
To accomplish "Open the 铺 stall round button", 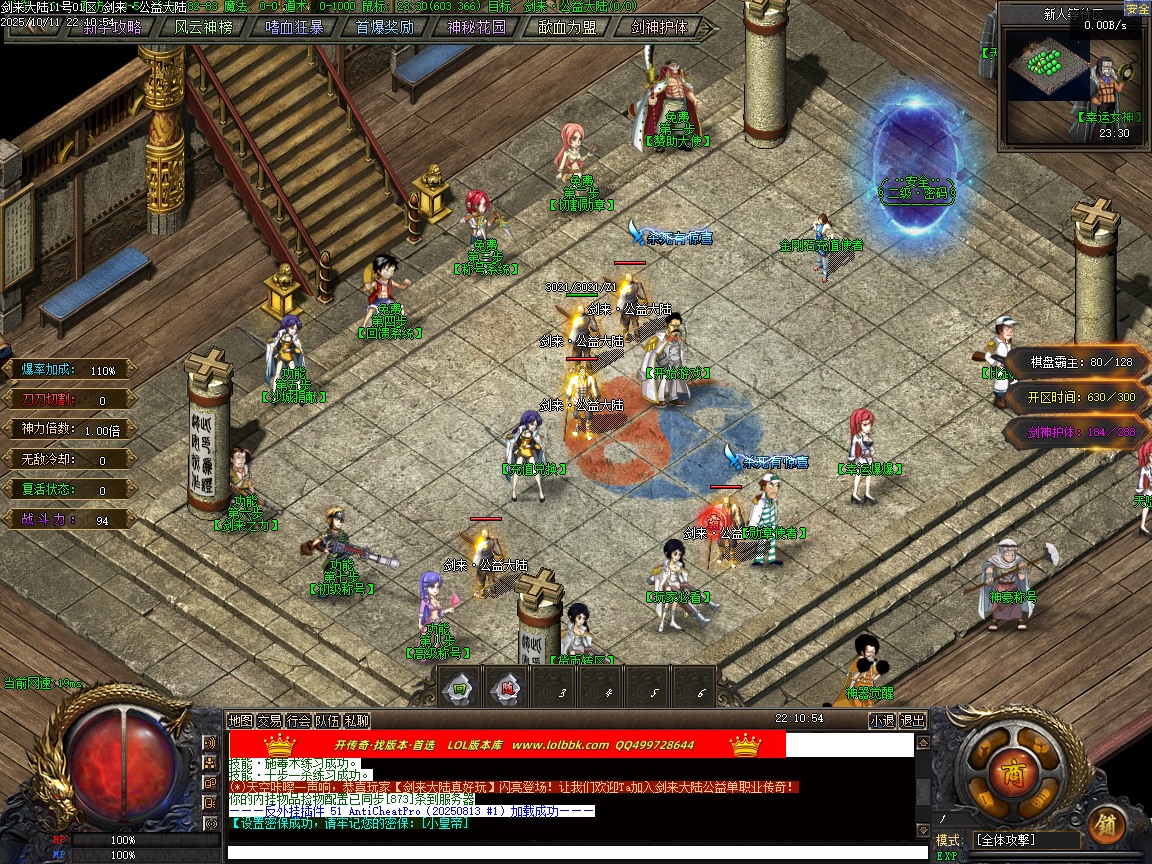I will 1107,824.
